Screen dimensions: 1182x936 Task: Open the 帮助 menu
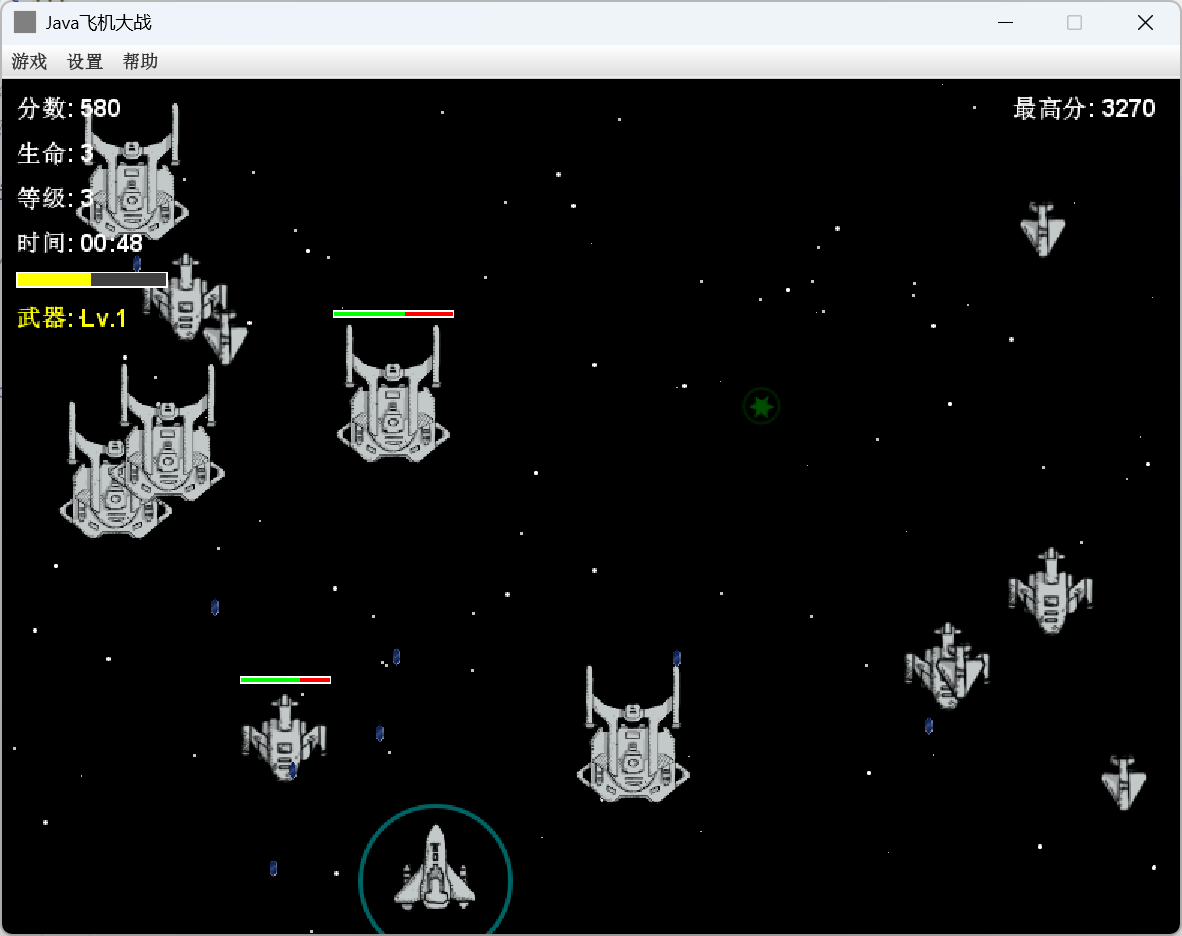[x=140, y=62]
